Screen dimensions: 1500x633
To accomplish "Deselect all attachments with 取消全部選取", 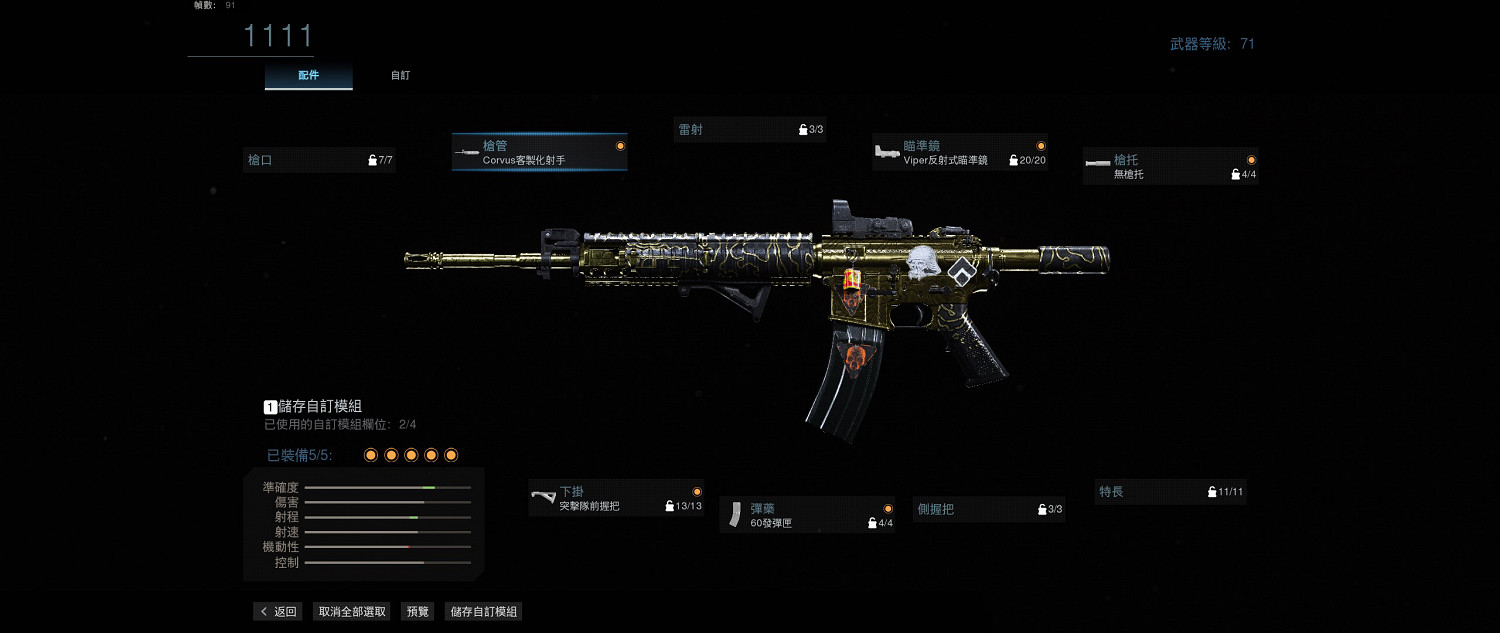I will pyautogui.click(x=352, y=612).
